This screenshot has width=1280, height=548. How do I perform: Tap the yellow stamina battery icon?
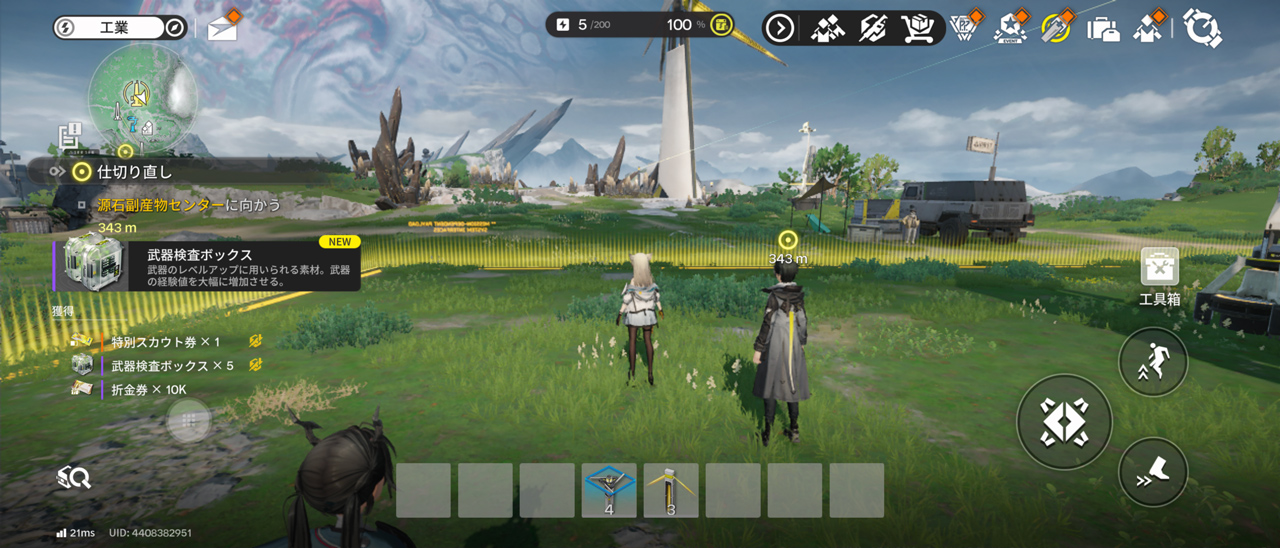[721, 25]
